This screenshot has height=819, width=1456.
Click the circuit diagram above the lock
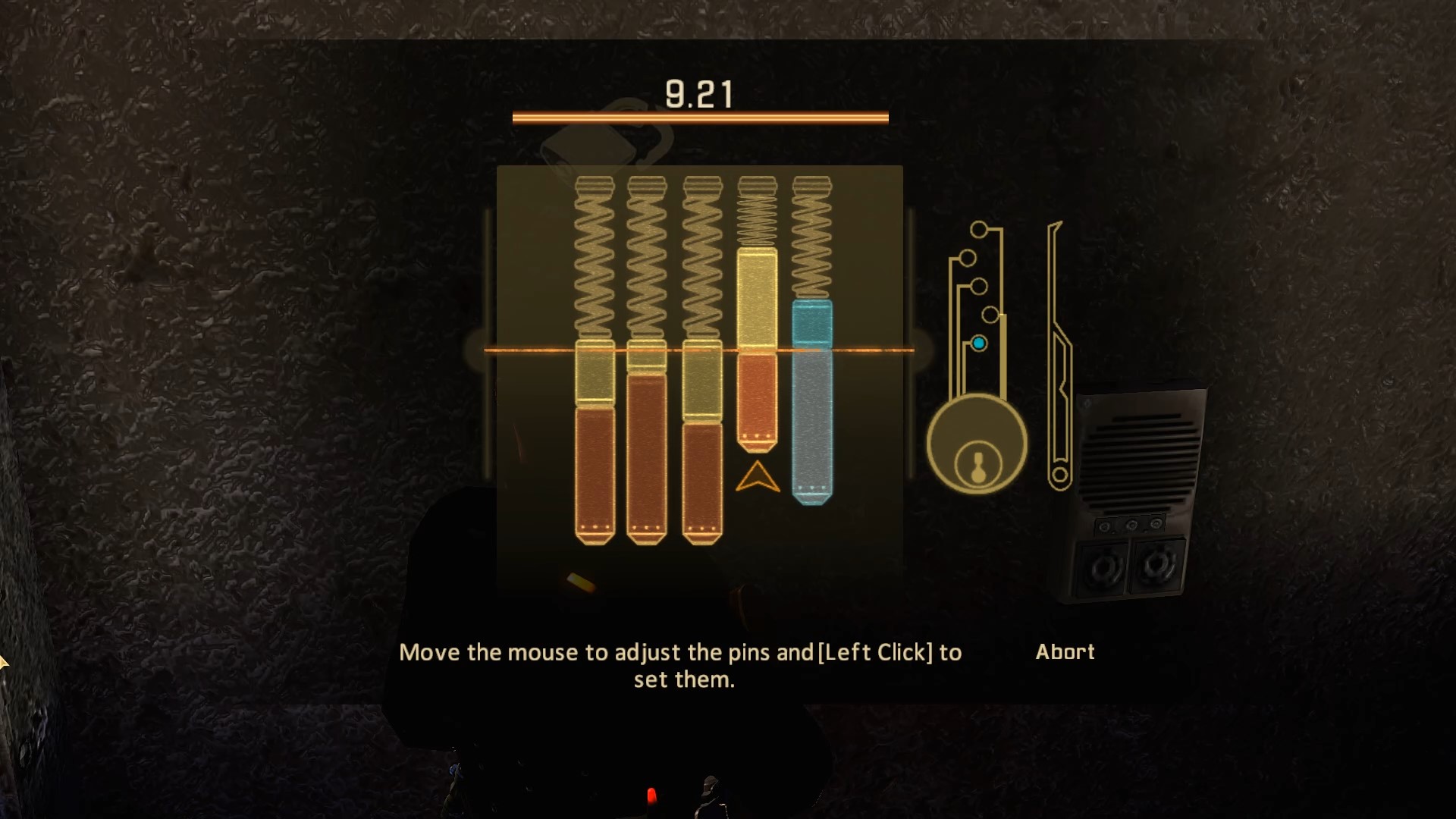click(978, 288)
